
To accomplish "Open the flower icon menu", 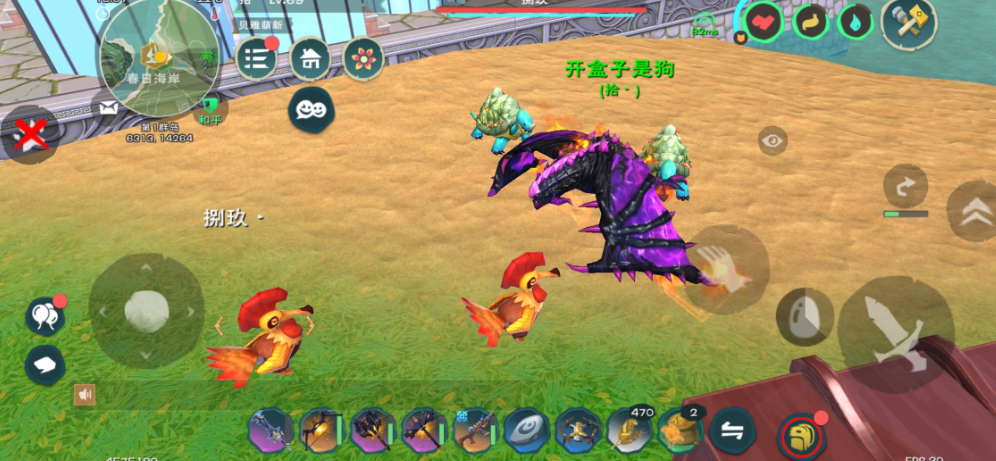I will point(363,59).
